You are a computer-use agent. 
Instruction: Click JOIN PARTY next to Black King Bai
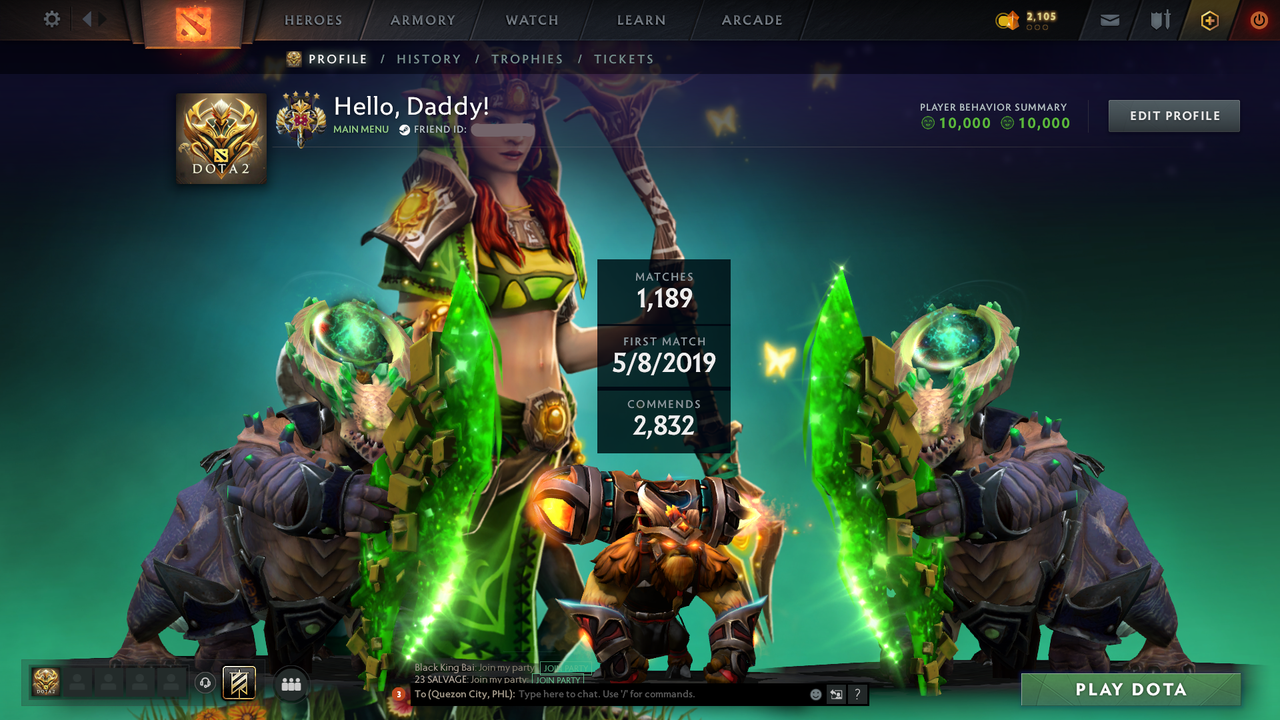(564, 666)
